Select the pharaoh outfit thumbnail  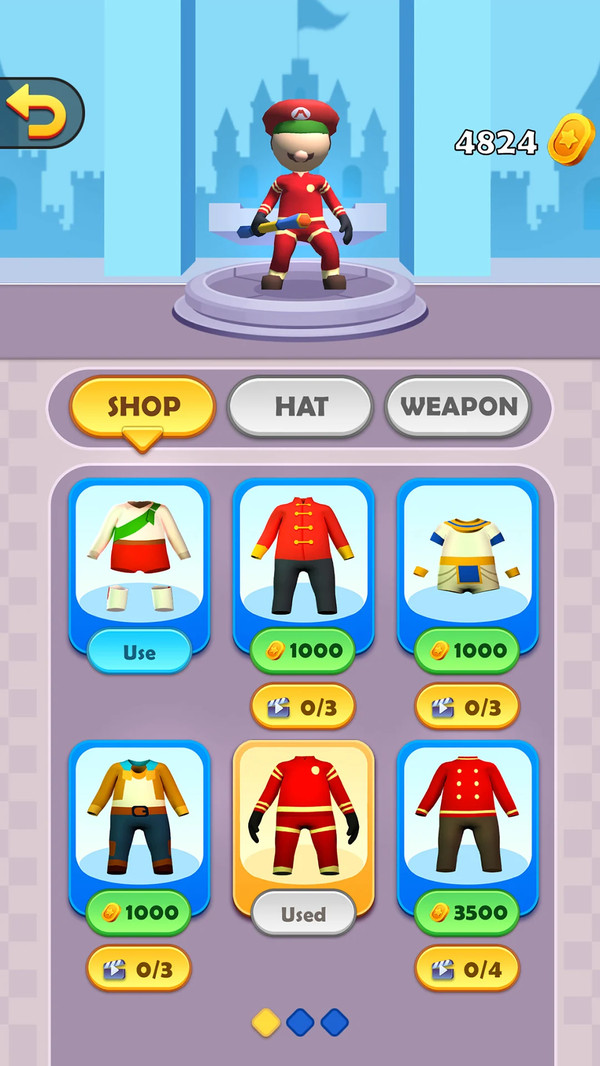(x=467, y=555)
